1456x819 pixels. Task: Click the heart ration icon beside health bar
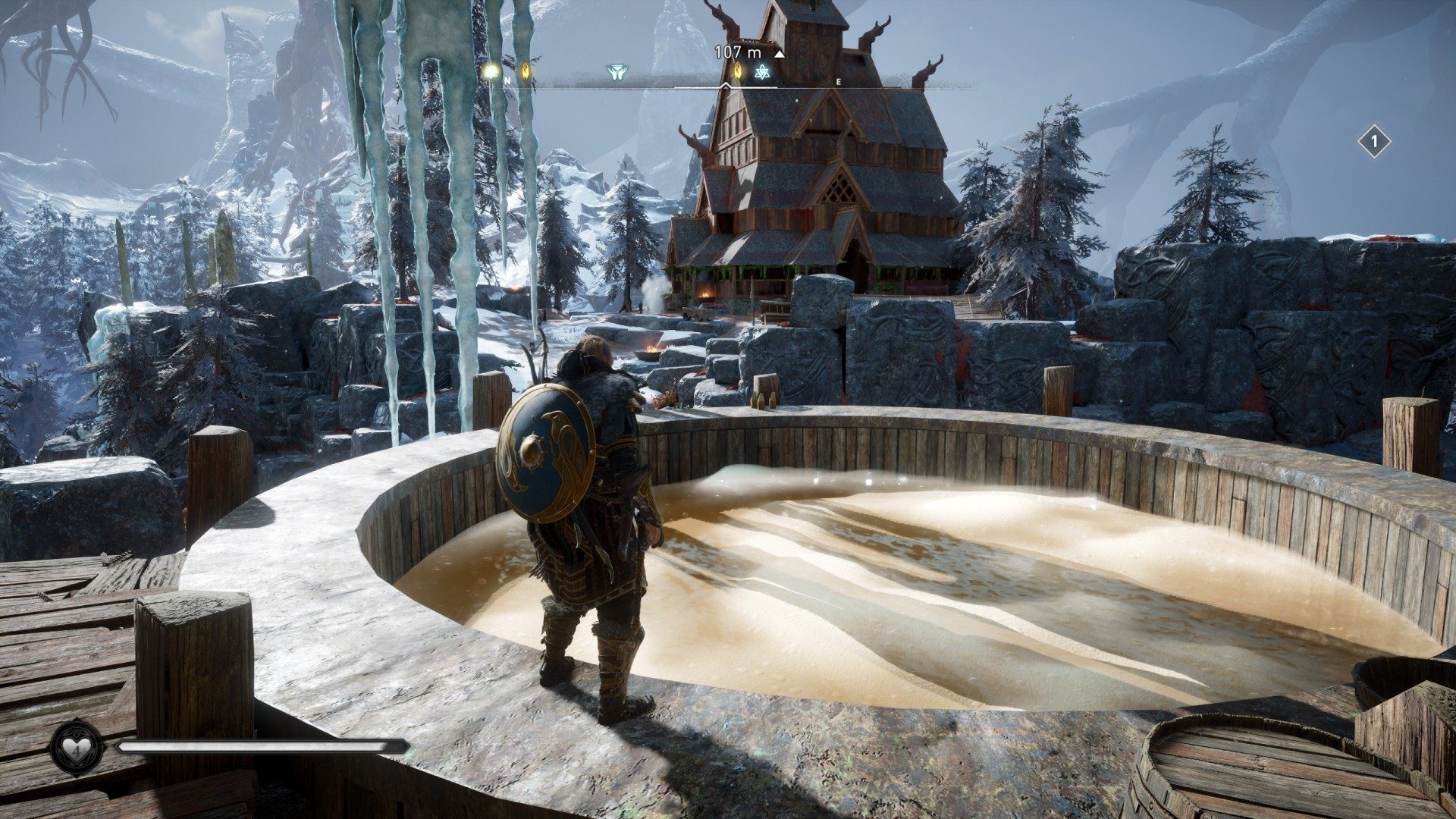(x=77, y=747)
